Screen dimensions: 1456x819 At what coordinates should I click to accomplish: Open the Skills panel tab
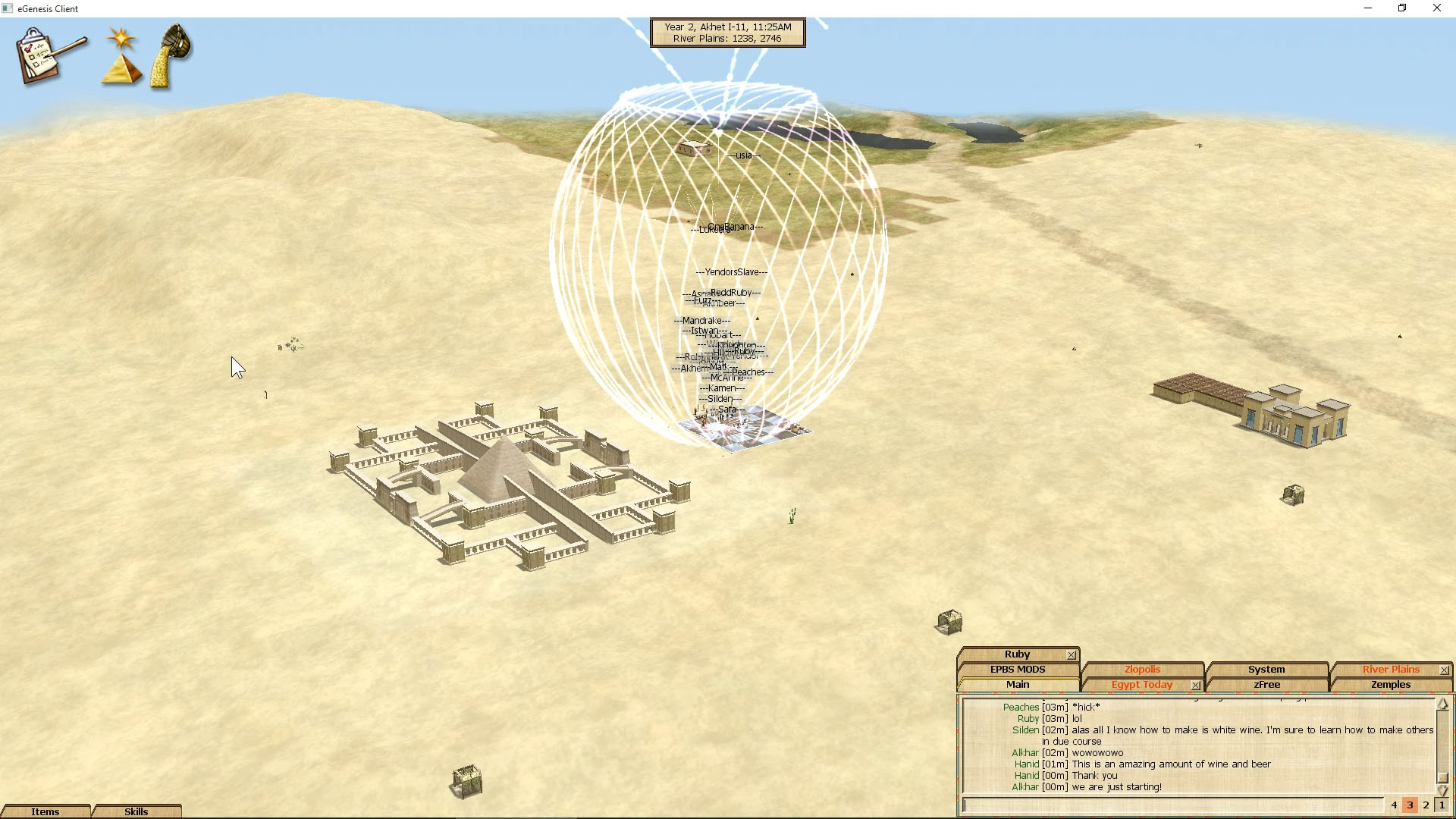[x=136, y=811]
